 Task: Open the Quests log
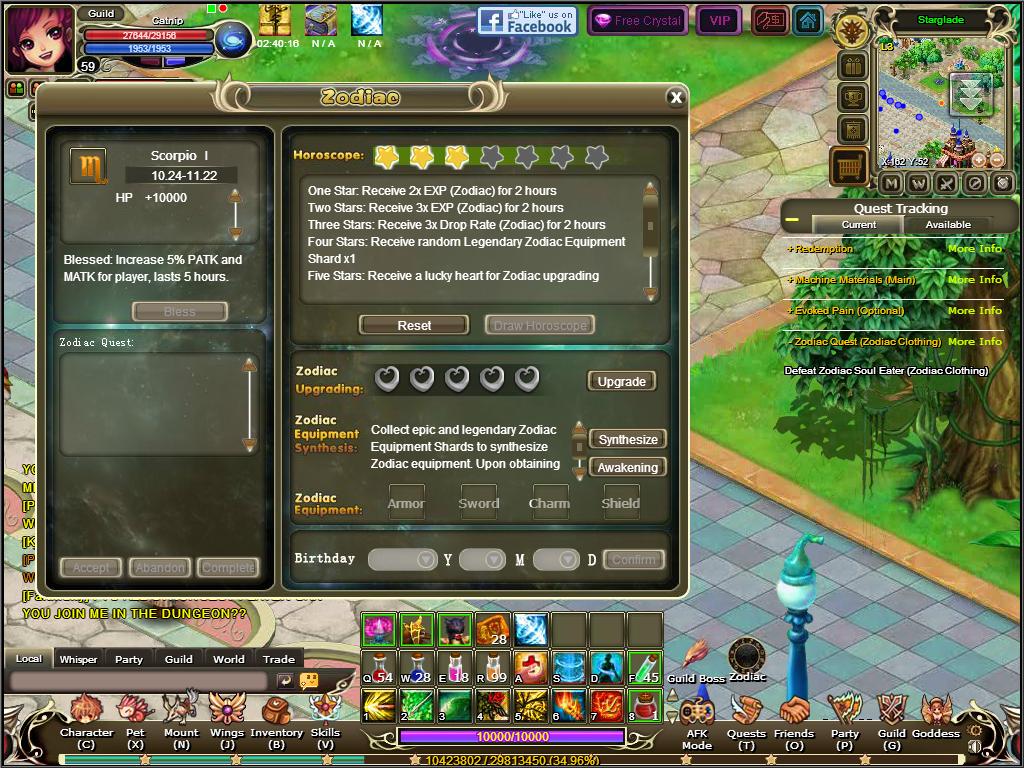point(746,717)
